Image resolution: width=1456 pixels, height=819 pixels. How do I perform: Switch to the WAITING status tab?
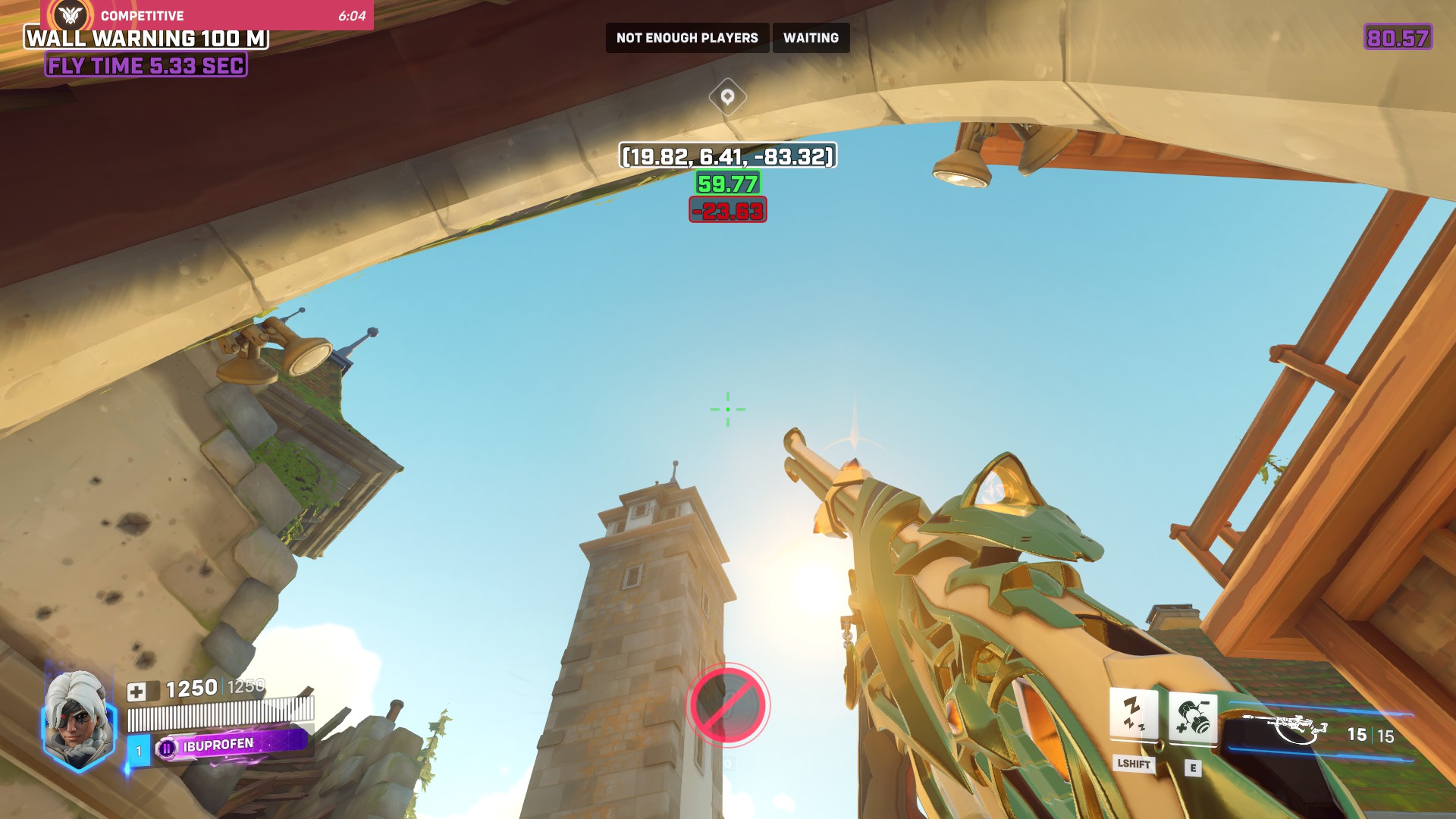811,37
